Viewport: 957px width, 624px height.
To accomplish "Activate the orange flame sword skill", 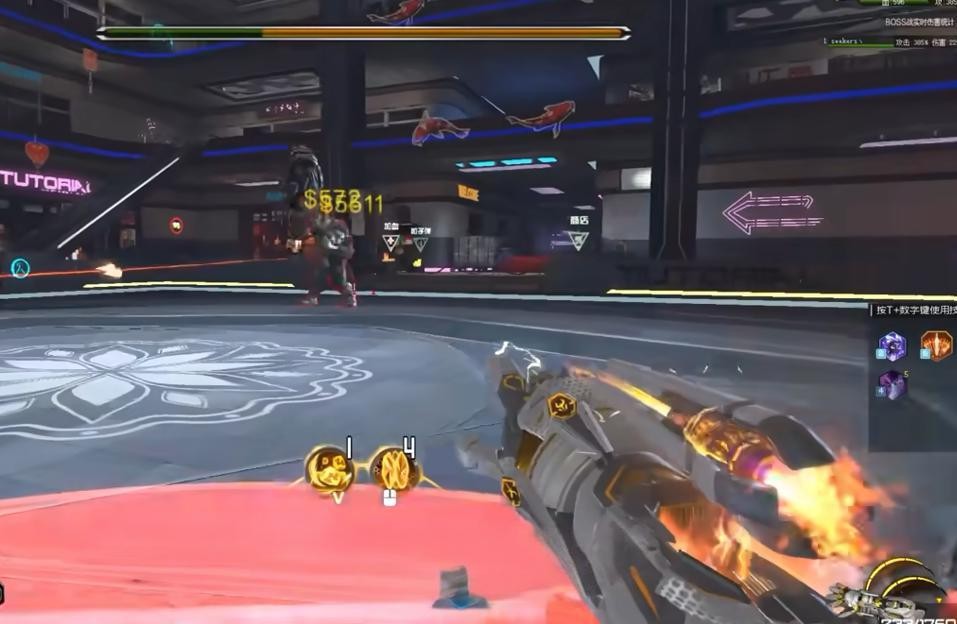I will 936,346.
